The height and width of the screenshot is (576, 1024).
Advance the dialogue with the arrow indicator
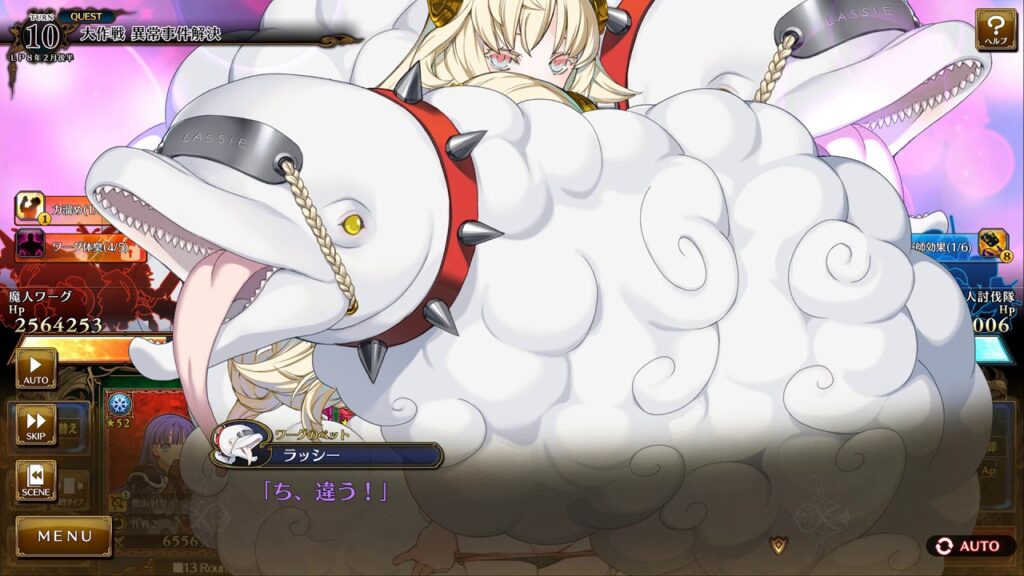(x=777, y=544)
